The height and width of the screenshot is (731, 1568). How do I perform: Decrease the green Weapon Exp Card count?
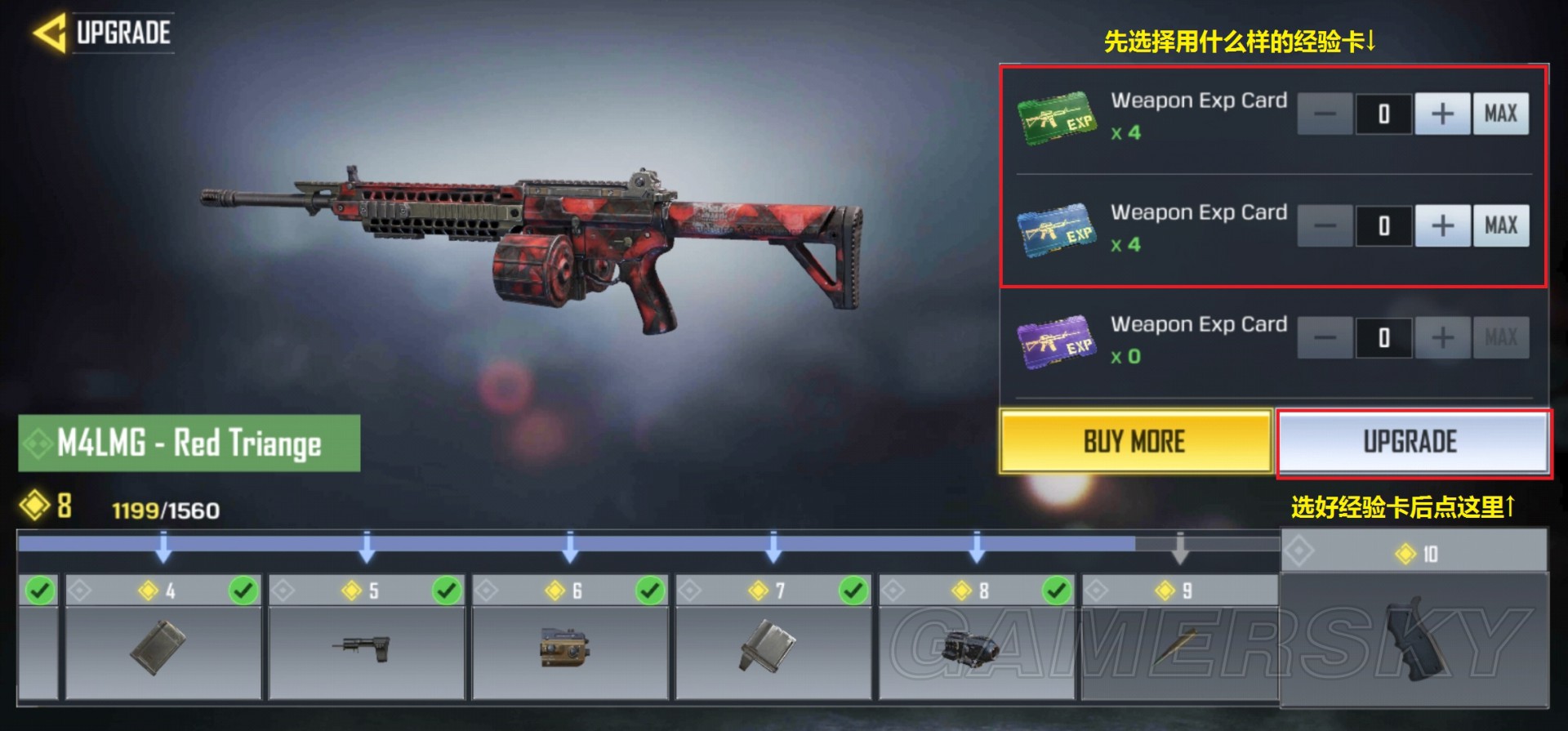tap(1325, 114)
